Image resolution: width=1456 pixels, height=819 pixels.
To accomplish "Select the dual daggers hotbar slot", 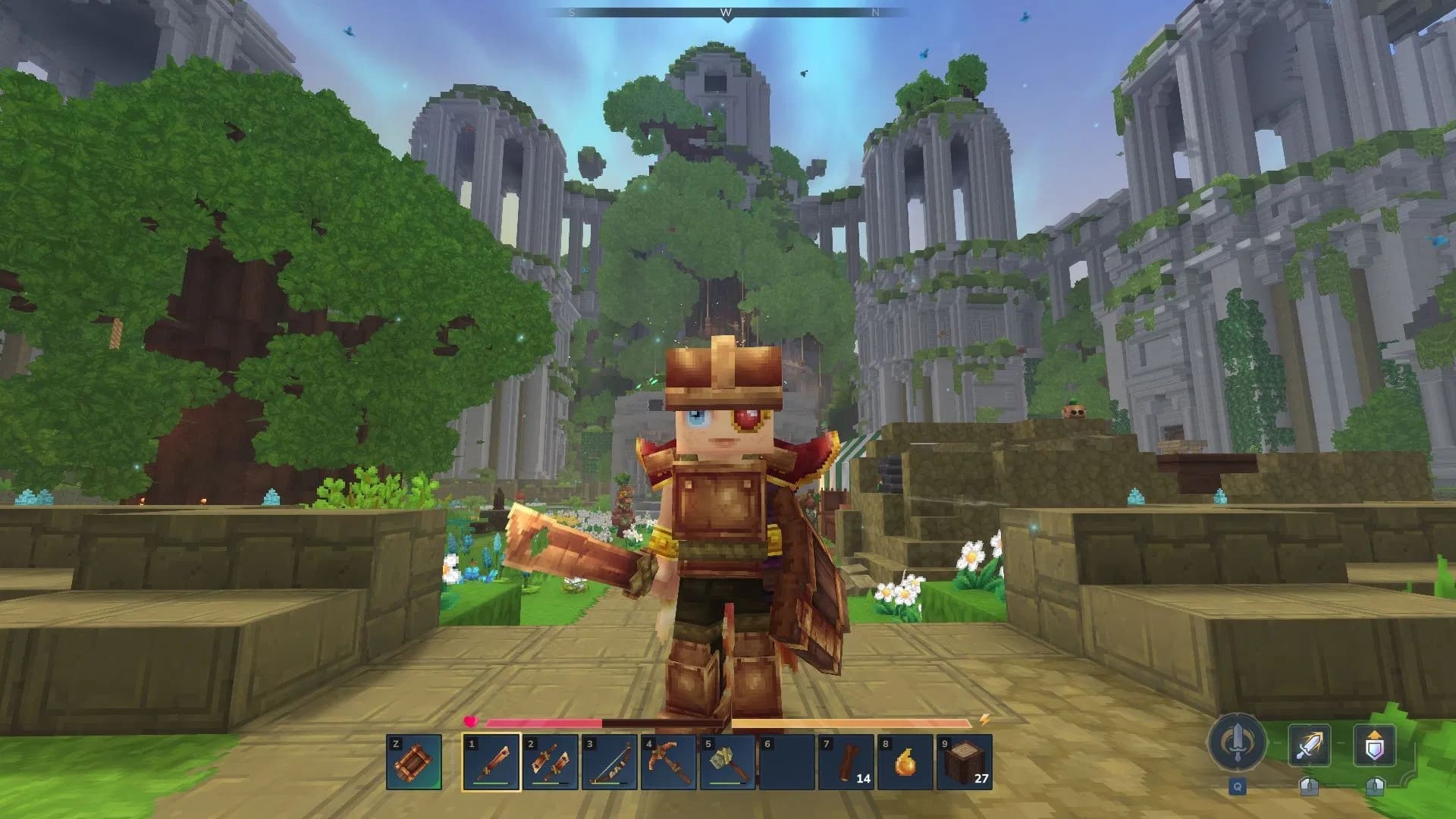I will coord(551,762).
